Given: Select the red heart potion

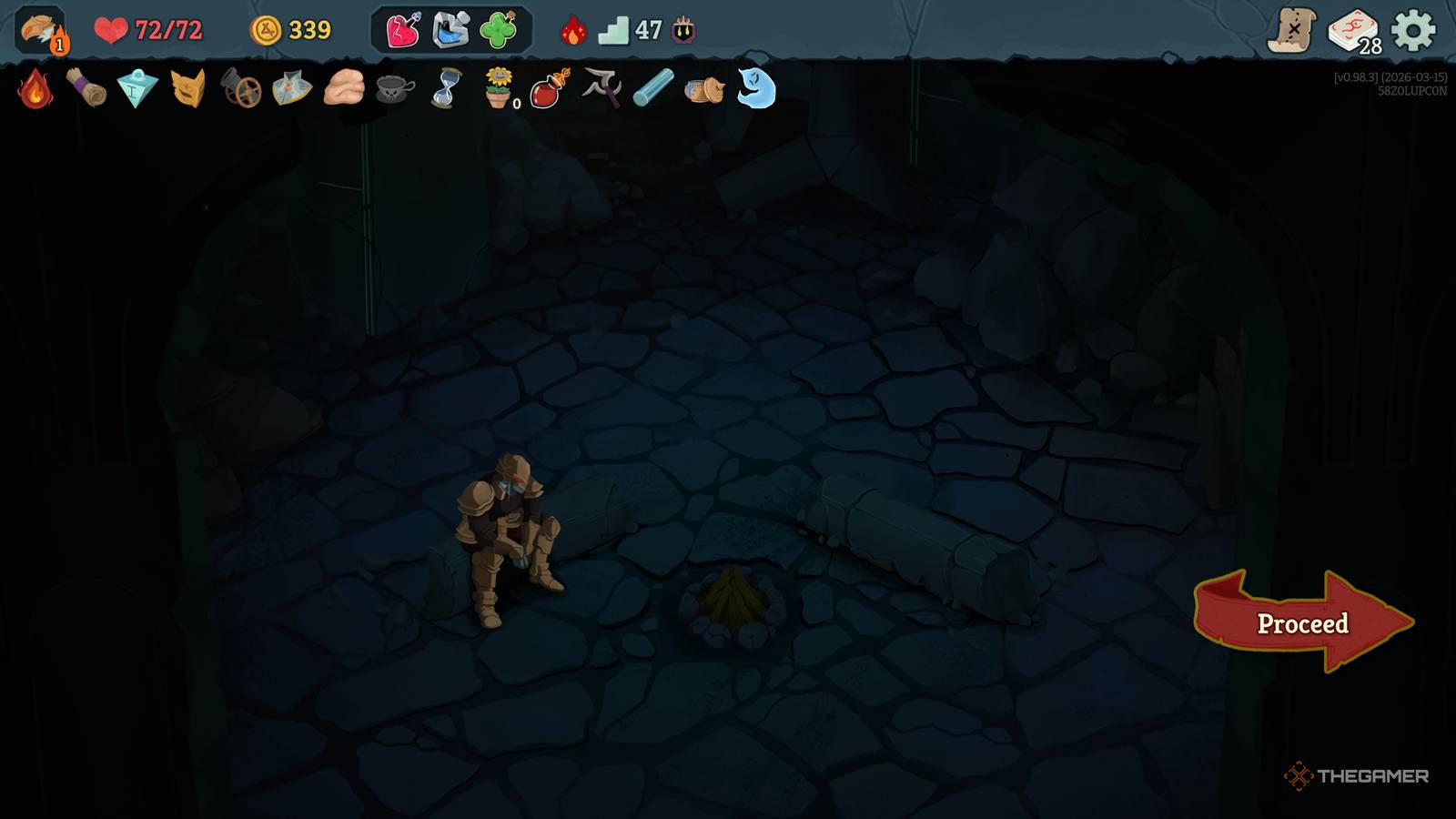Looking at the screenshot, I should point(402,31).
